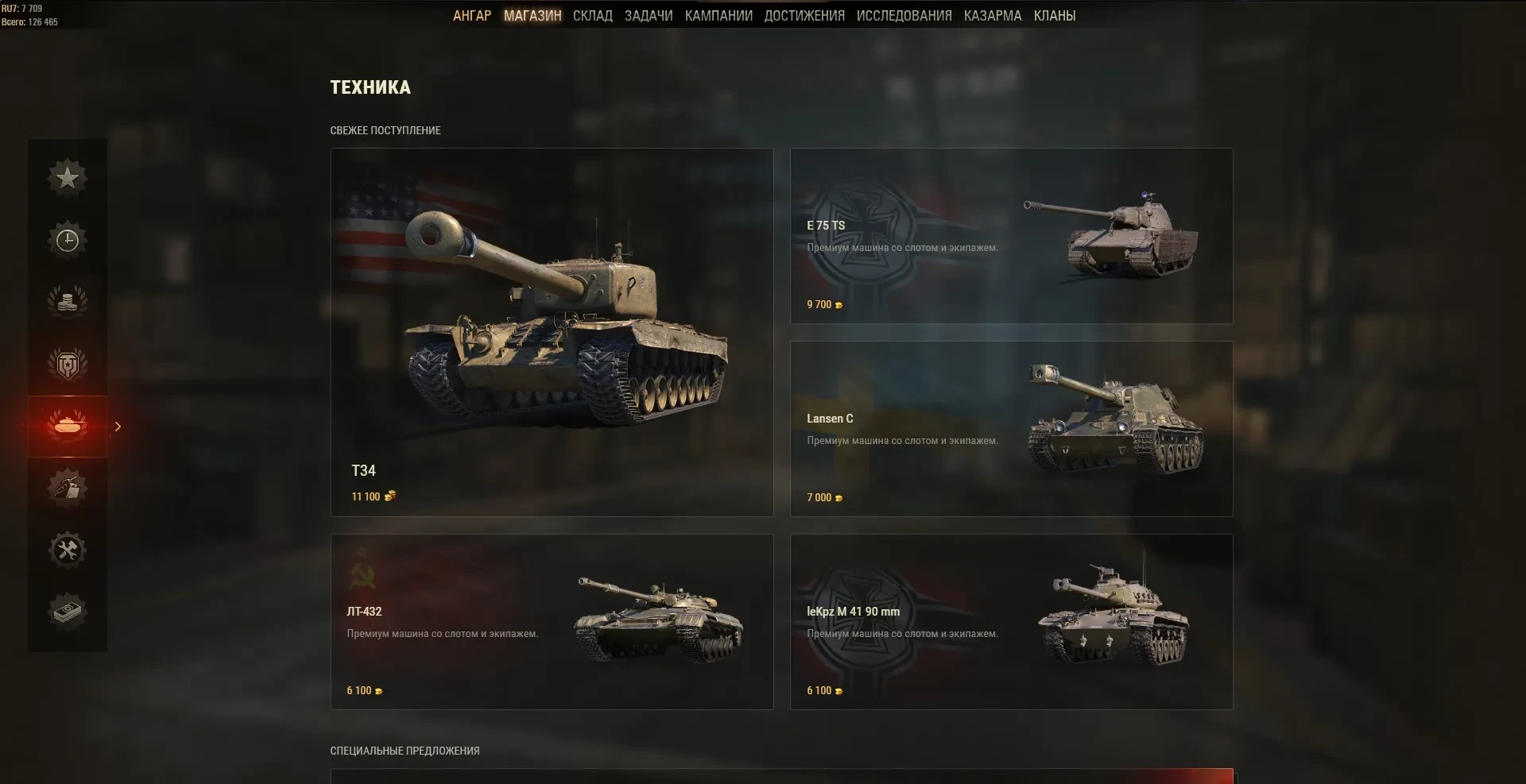Open the star featured shop category
The width and height of the screenshot is (1526, 784).
pyautogui.click(x=68, y=177)
